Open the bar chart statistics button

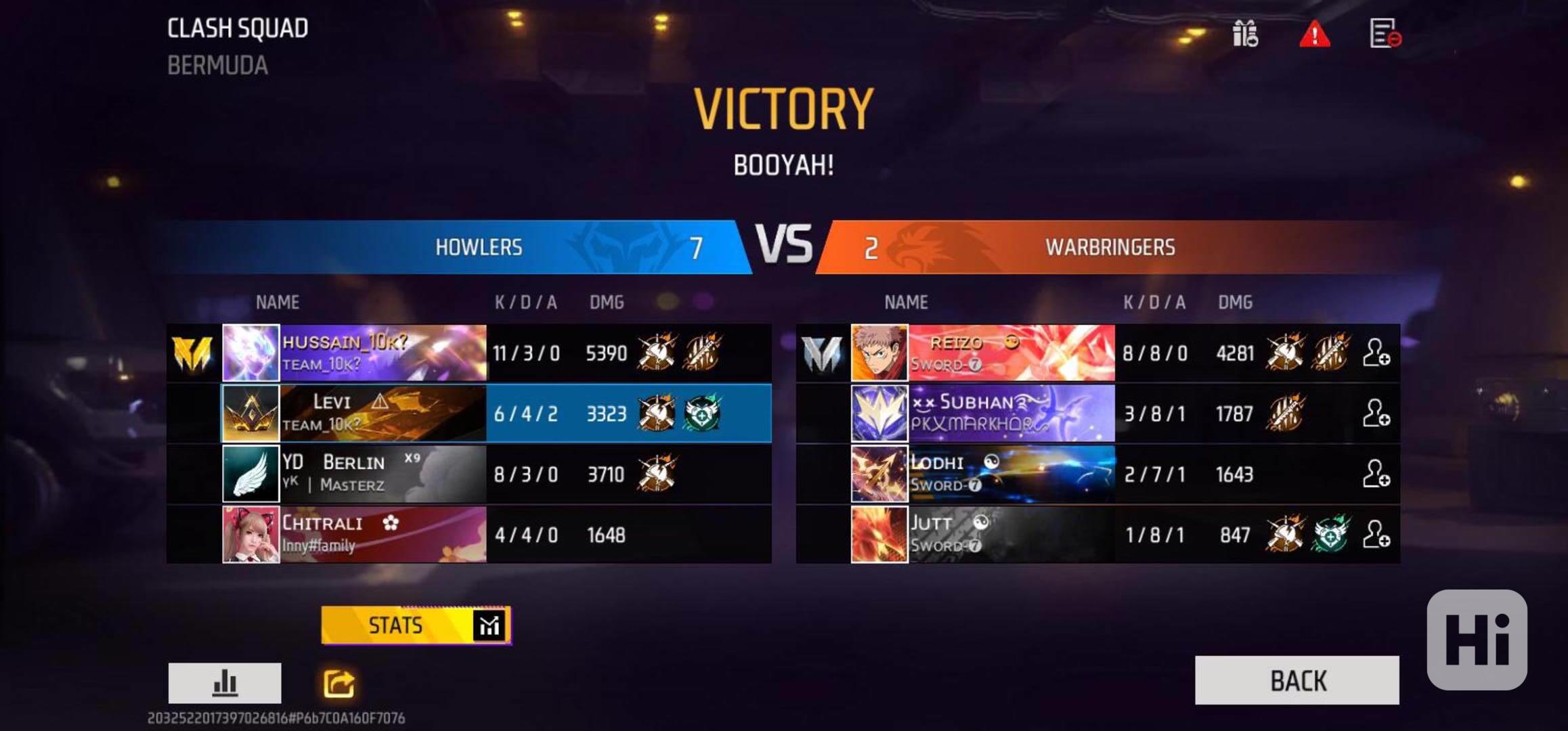tap(225, 683)
